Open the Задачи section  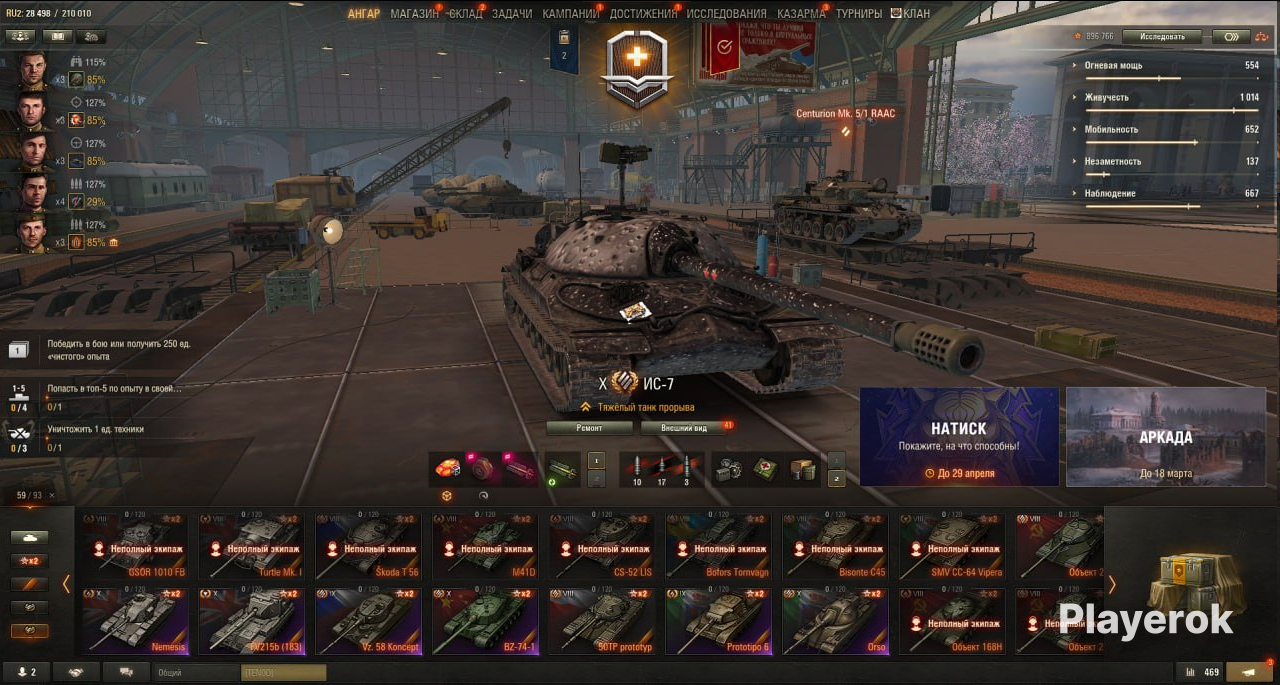[x=512, y=14]
